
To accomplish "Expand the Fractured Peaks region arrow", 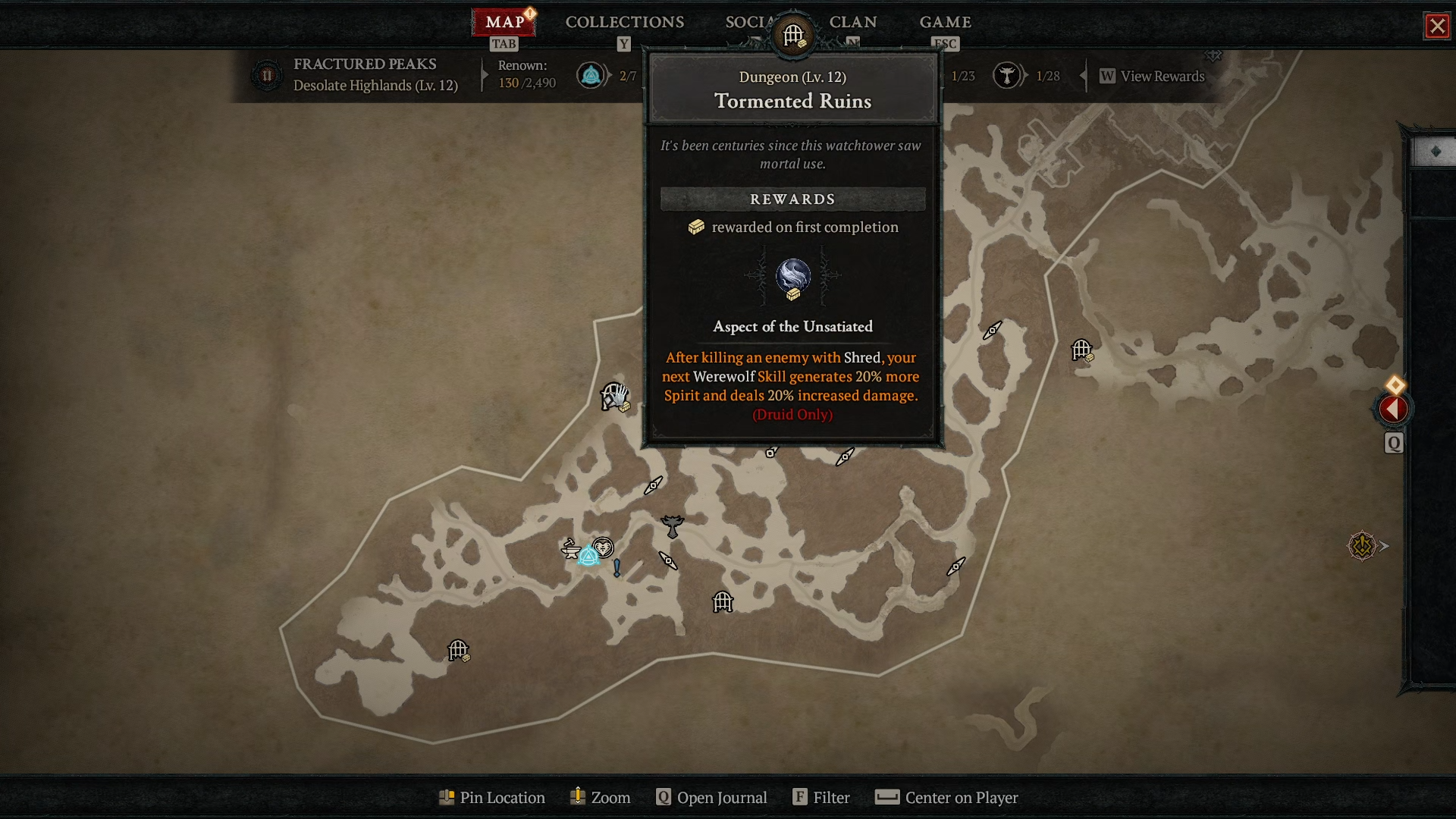I will pos(485,75).
